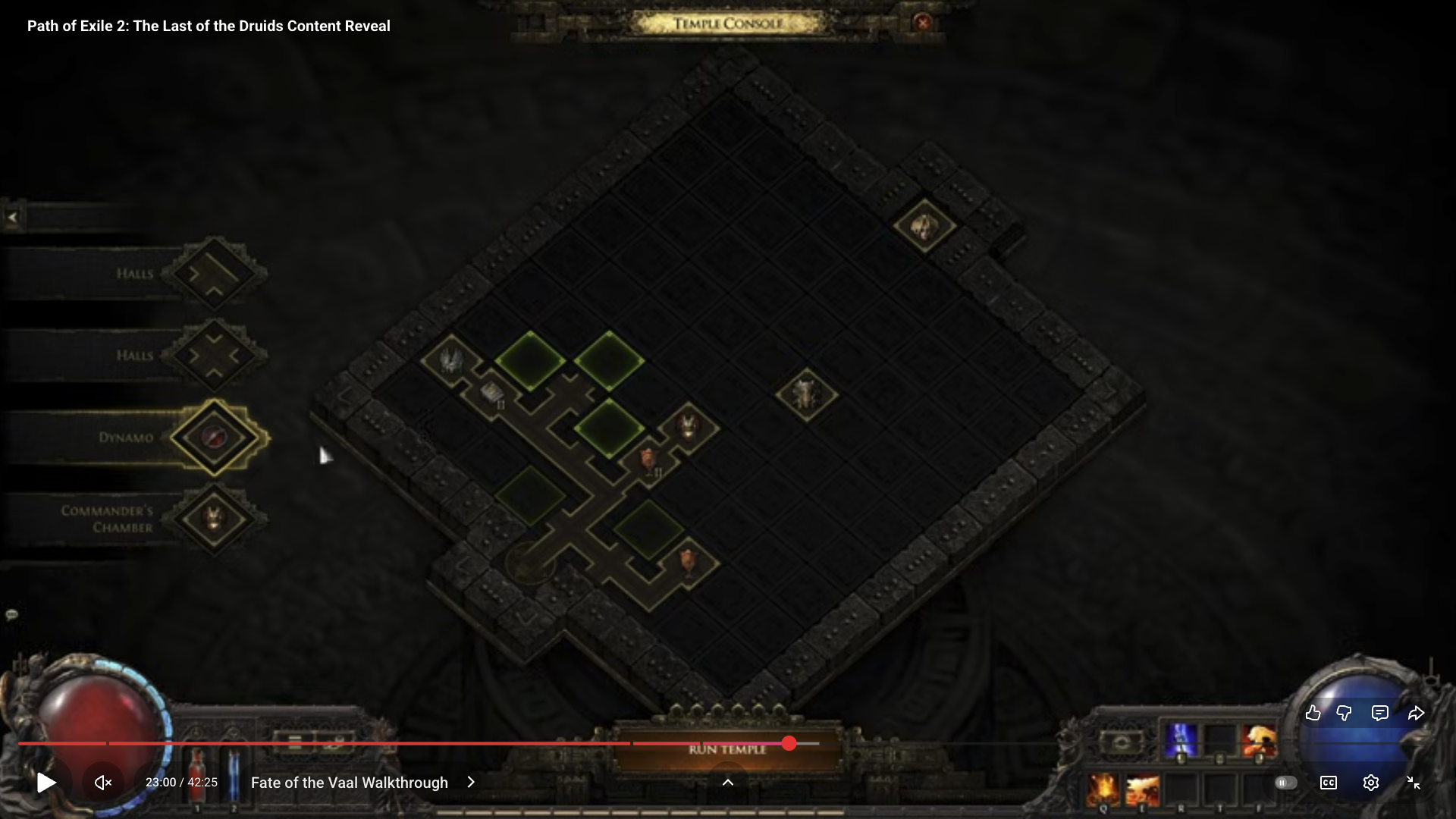Share the video
This screenshot has width=1456, height=819.
click(1416, 713)
